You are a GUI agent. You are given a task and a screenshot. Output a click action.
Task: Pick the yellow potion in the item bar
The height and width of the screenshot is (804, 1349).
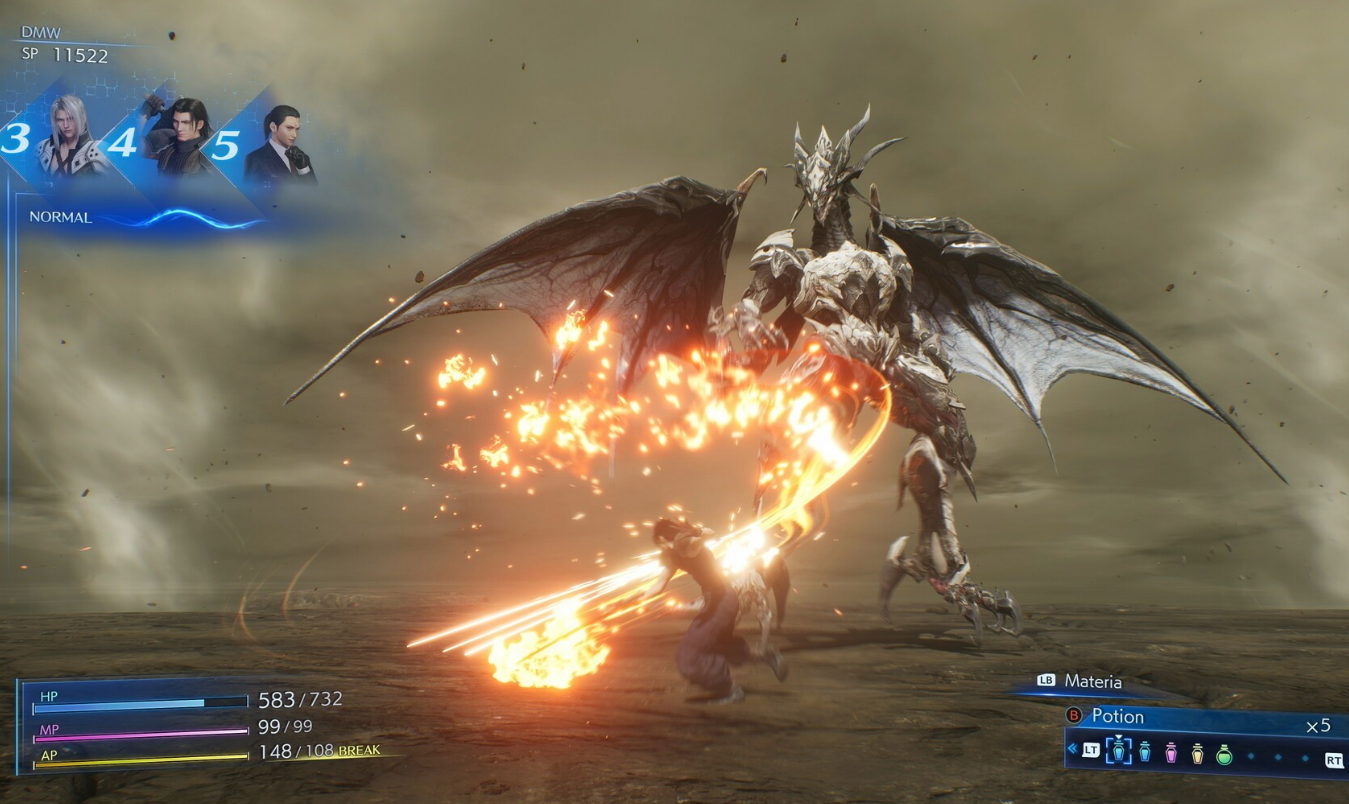pos(1197,753)
